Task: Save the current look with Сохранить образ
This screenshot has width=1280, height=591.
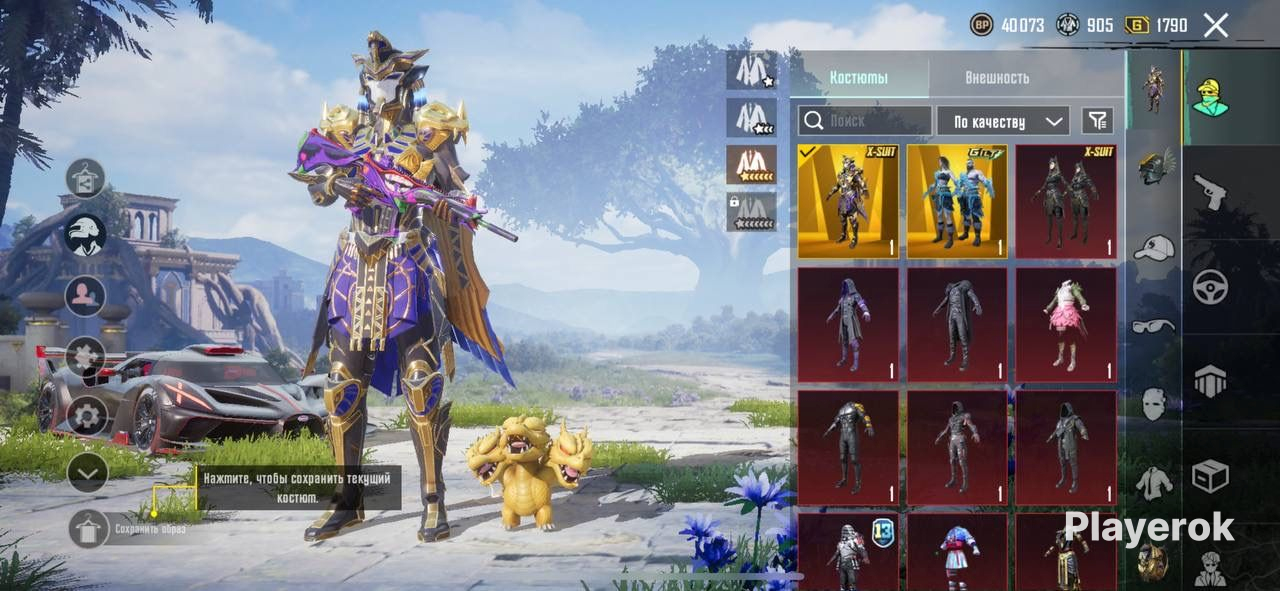Action: [x=89, y=528]
